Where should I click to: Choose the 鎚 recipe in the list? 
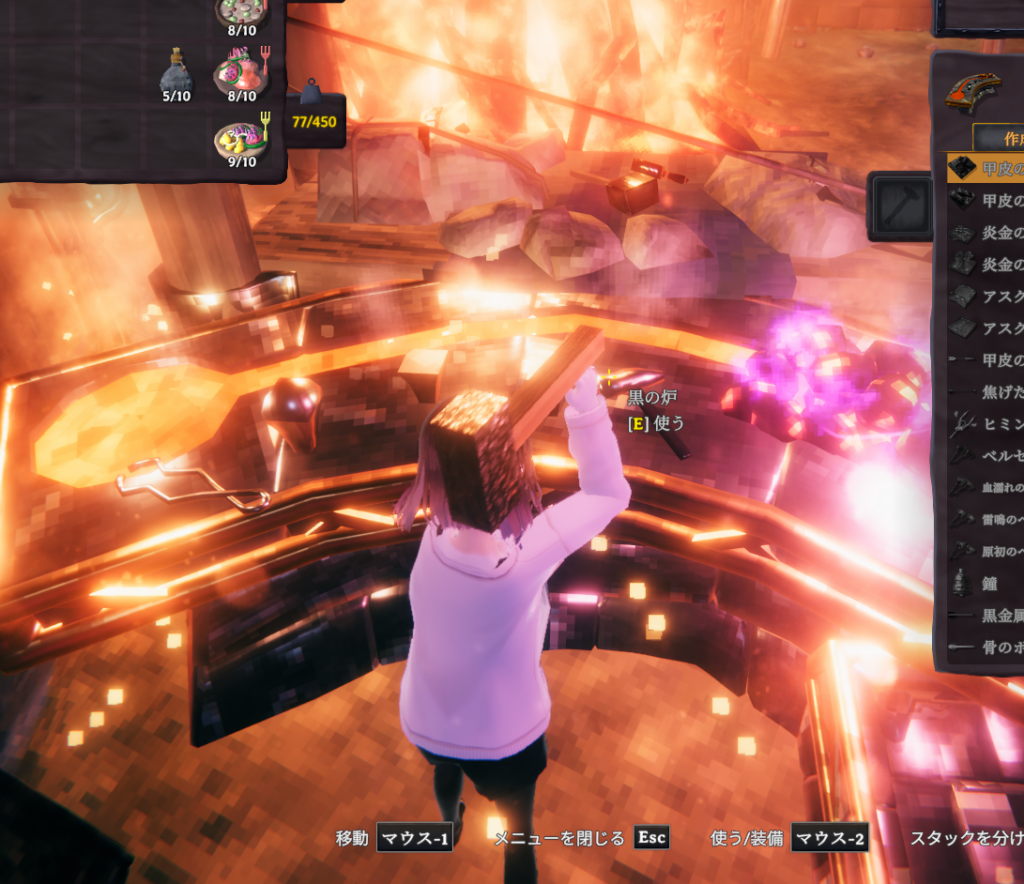[986, 583]
